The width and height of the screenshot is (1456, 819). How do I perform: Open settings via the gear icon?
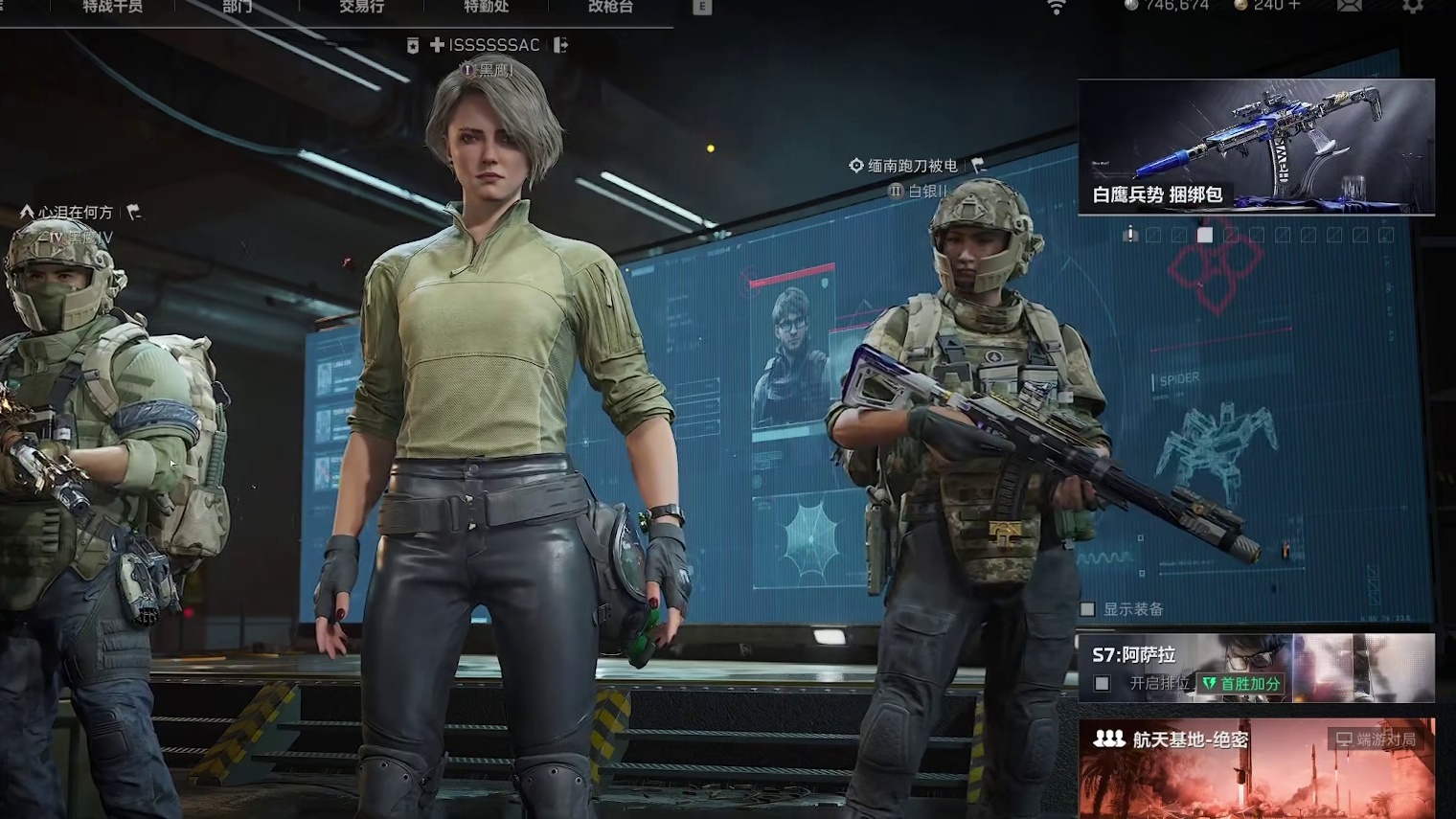pos(1412,7)
